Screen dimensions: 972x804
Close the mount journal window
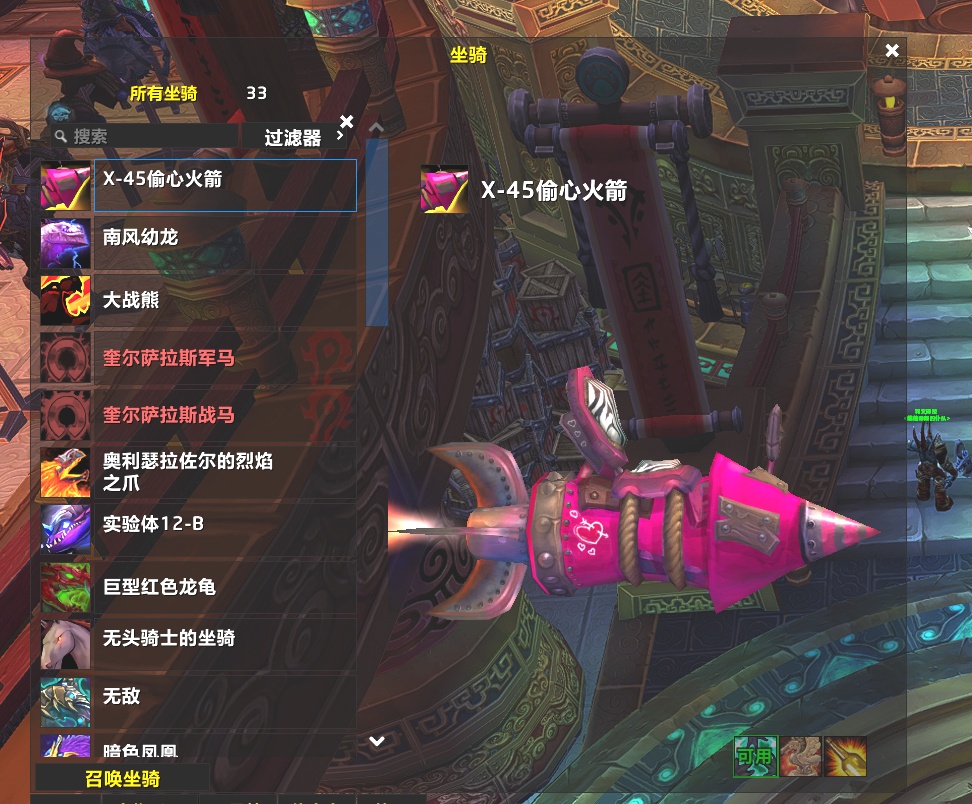(x=892, y=51)
